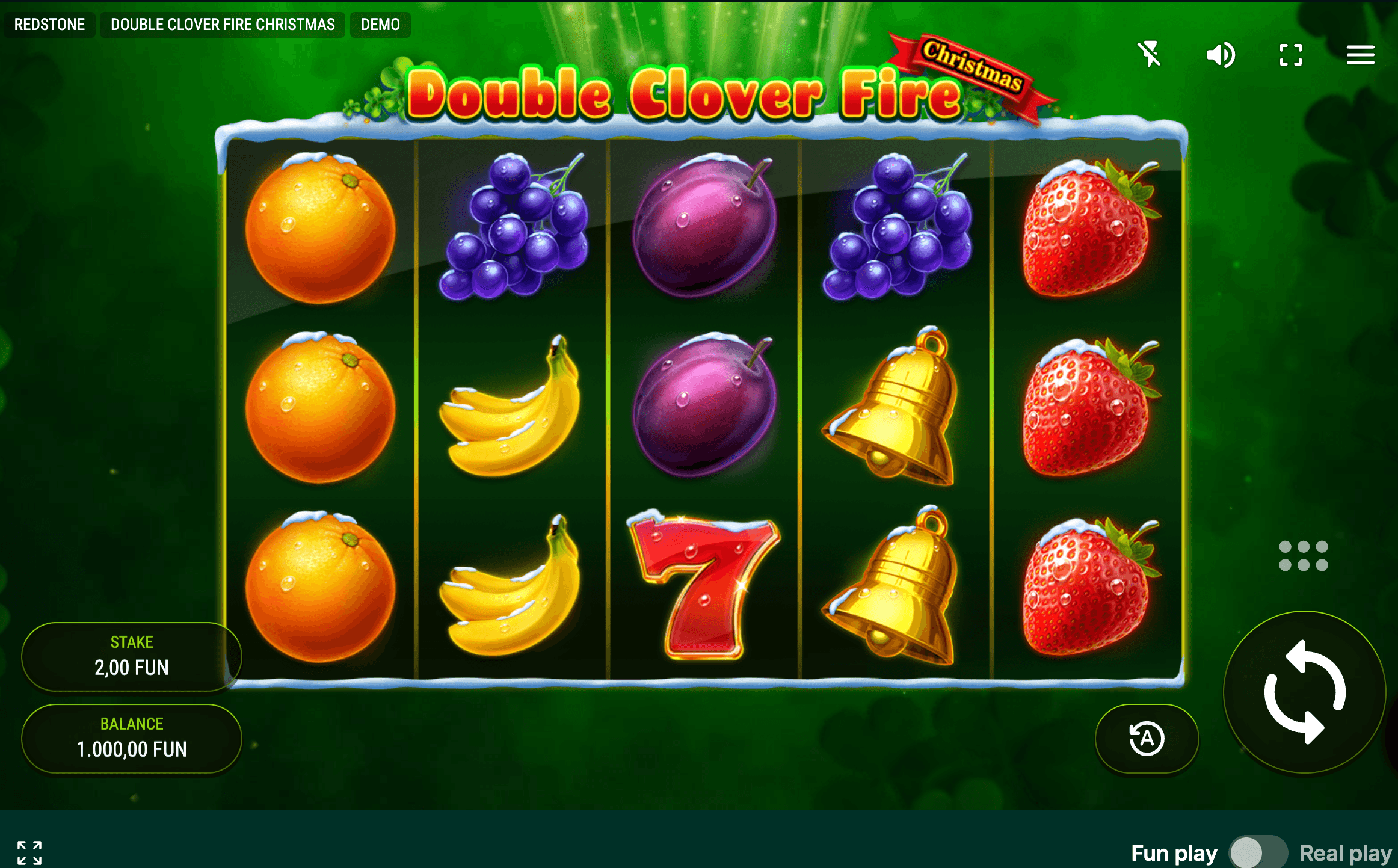Click DOUBLE CLOVER FIRE CHRISTMAS title button
This screenshot has height=868, width=1398.
222,25
